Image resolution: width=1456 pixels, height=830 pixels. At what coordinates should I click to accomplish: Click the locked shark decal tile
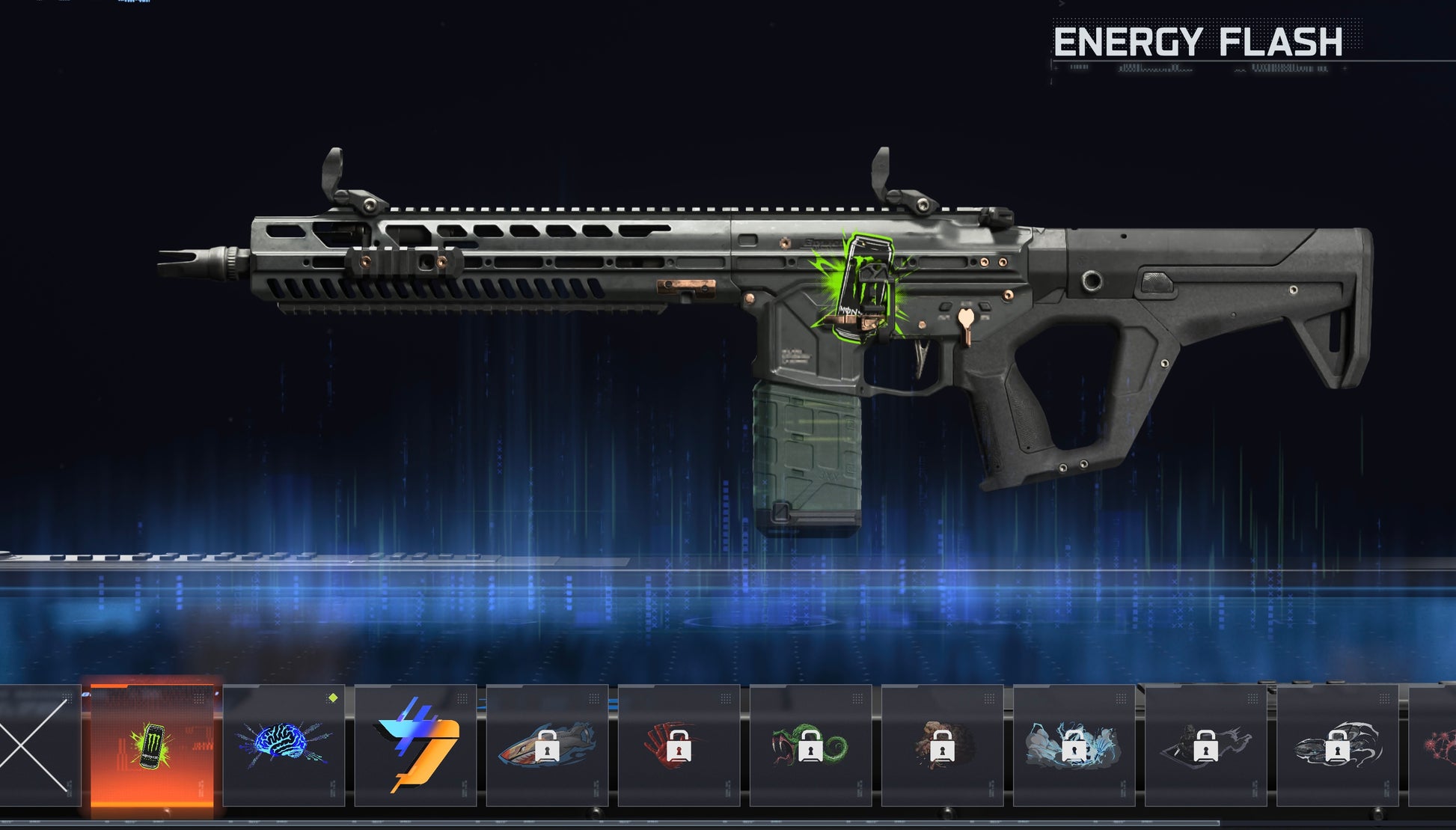point(547,745)
